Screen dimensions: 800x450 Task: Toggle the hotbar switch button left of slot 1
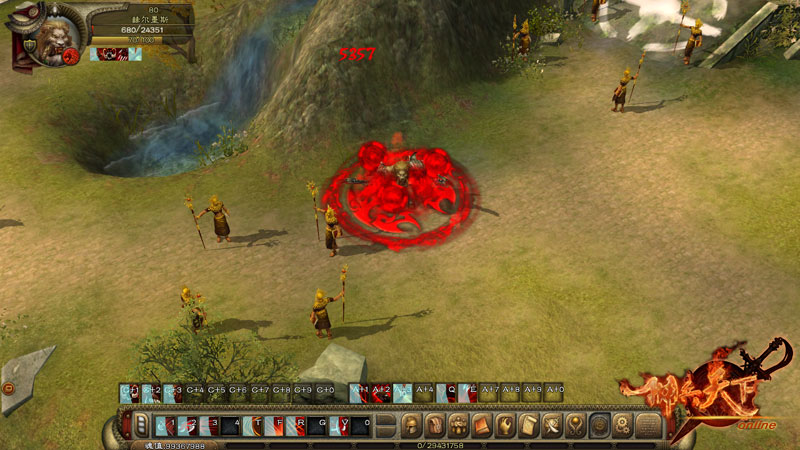(140, 425)
